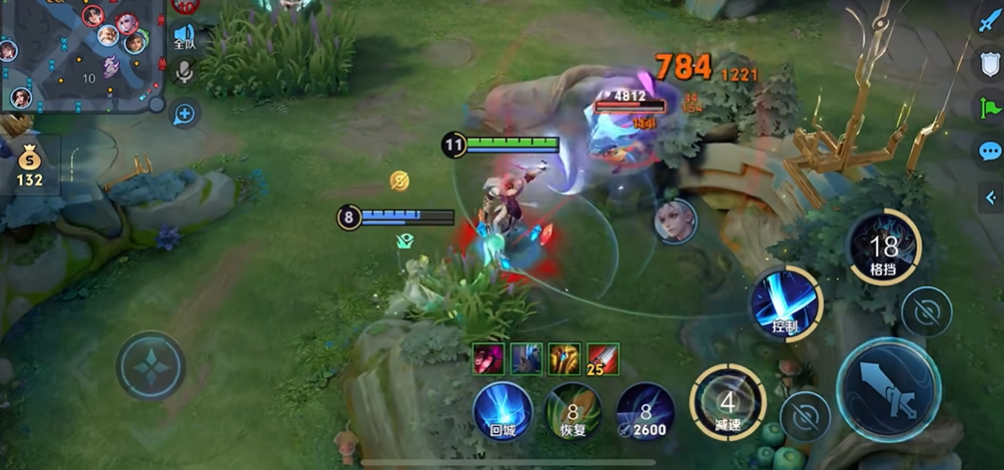
Task: Tap the movement joystick
Action: [151, 366]
